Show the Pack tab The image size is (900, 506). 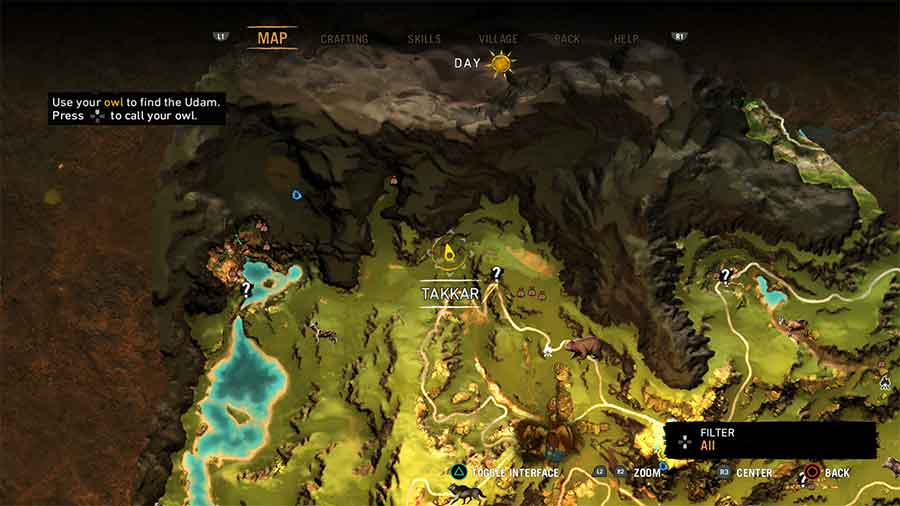tap(567, 39)
